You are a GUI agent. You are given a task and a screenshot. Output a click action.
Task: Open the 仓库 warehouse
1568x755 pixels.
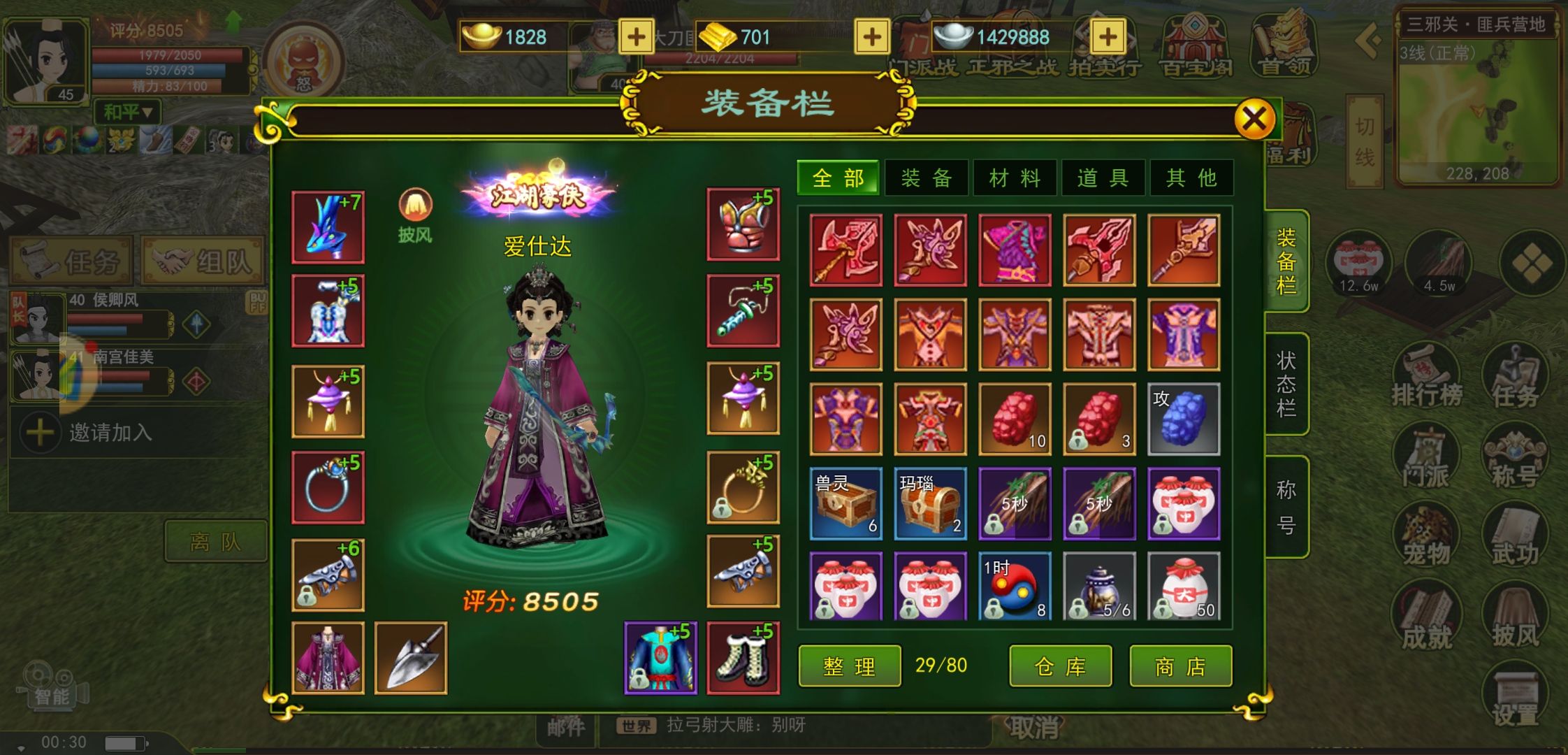pyautogui.click(x=1060, y=666)
